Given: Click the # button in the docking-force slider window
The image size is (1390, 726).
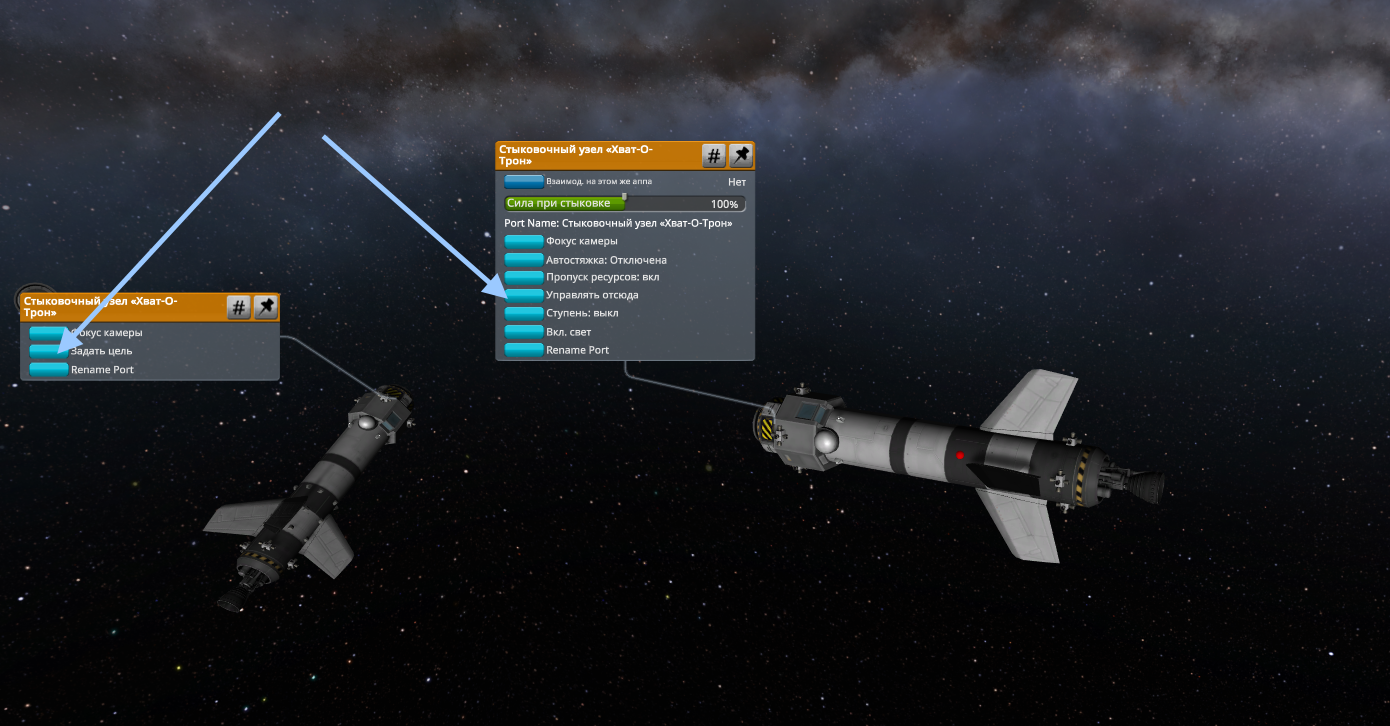Looking at the screenshot, I should click(714, 156).
